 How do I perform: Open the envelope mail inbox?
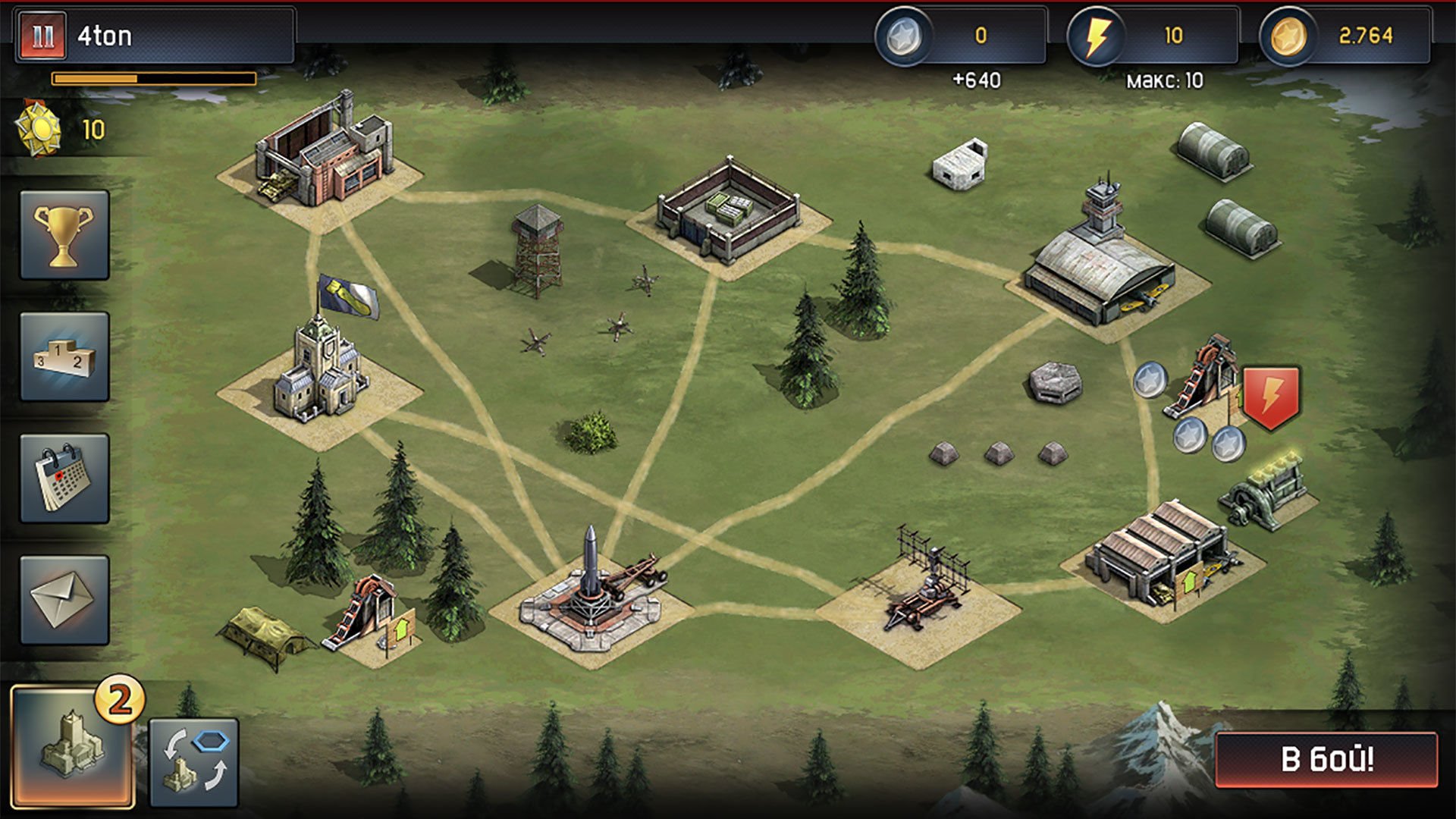click(x=64, y=600)
